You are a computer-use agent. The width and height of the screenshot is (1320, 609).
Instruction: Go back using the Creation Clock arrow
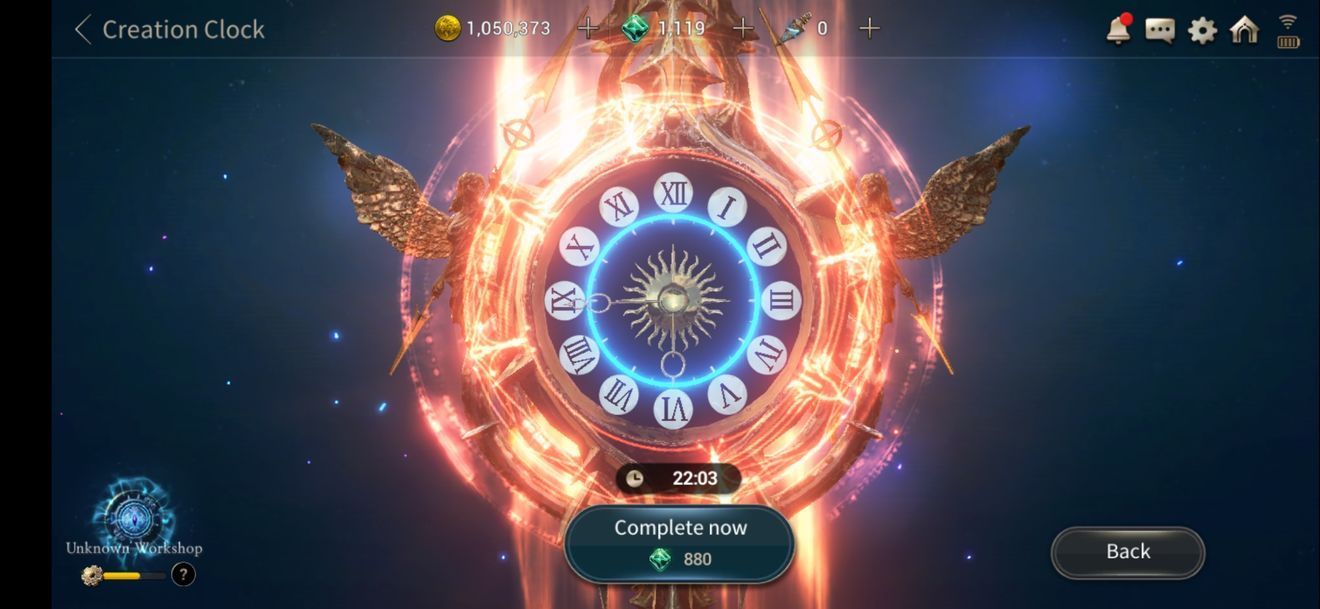83,29
